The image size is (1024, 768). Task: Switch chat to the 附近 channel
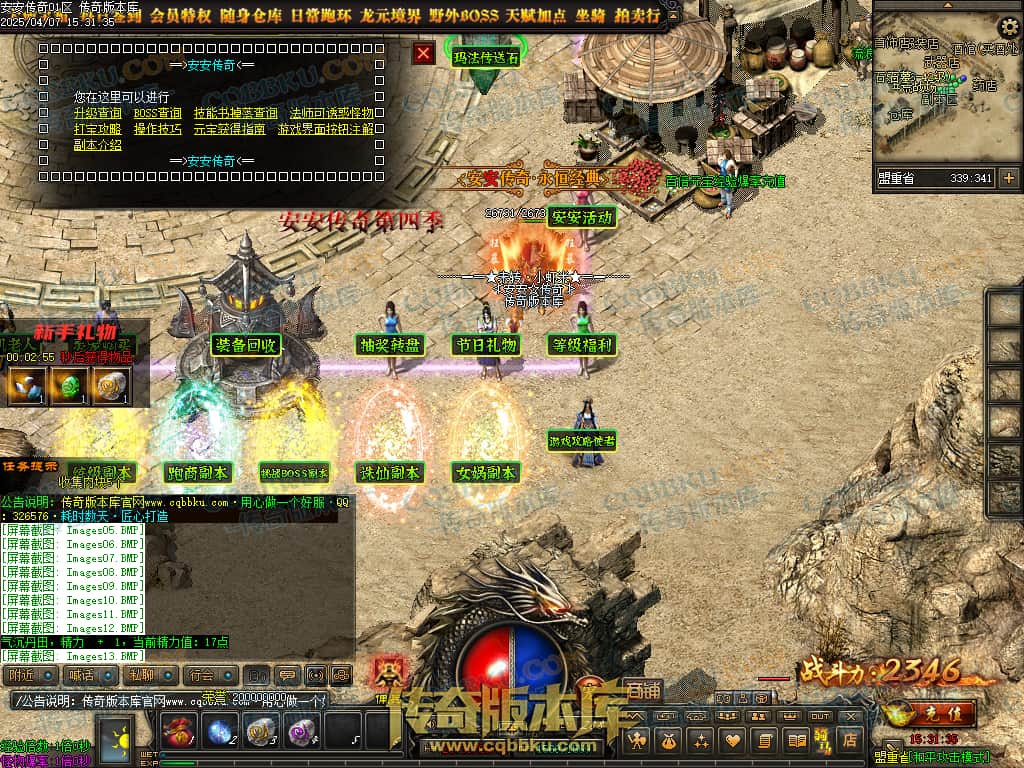point(22,675)
